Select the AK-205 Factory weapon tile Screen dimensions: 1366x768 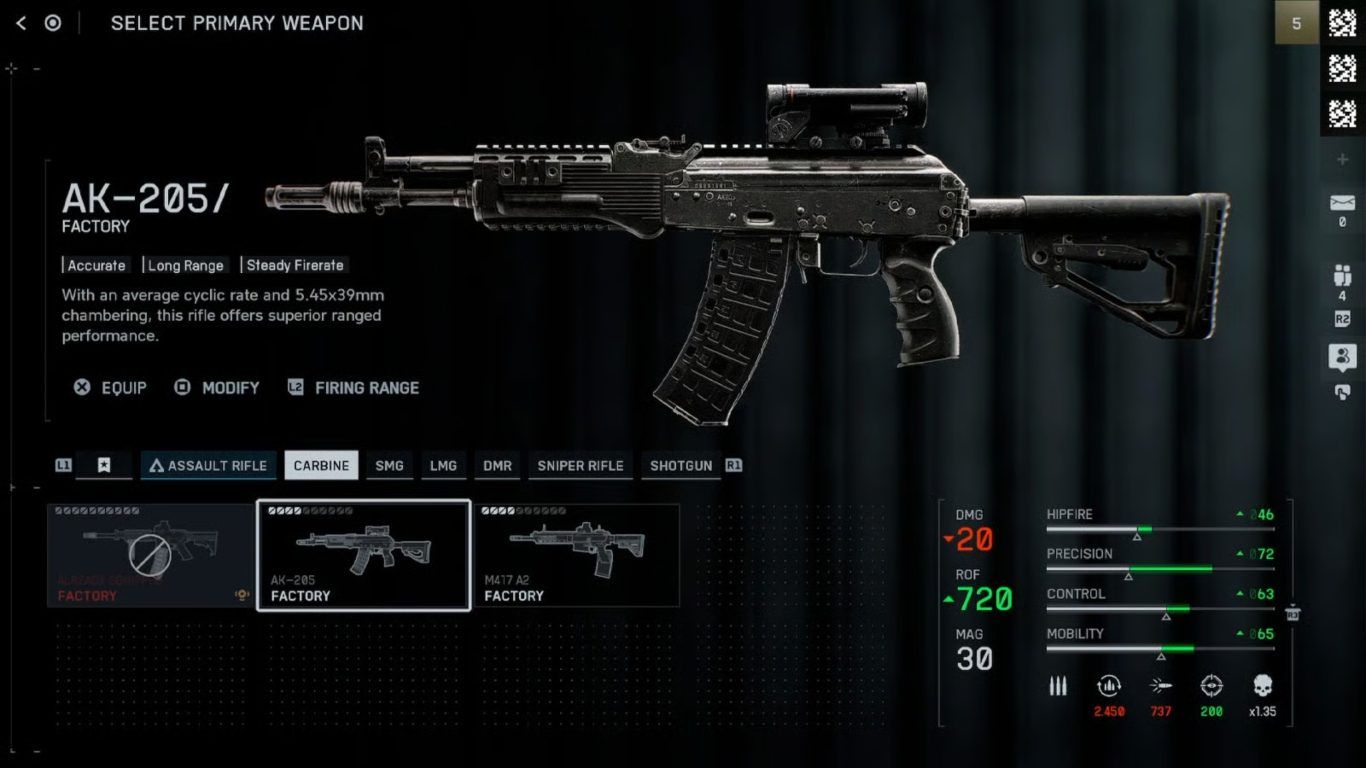pos(364,555)
